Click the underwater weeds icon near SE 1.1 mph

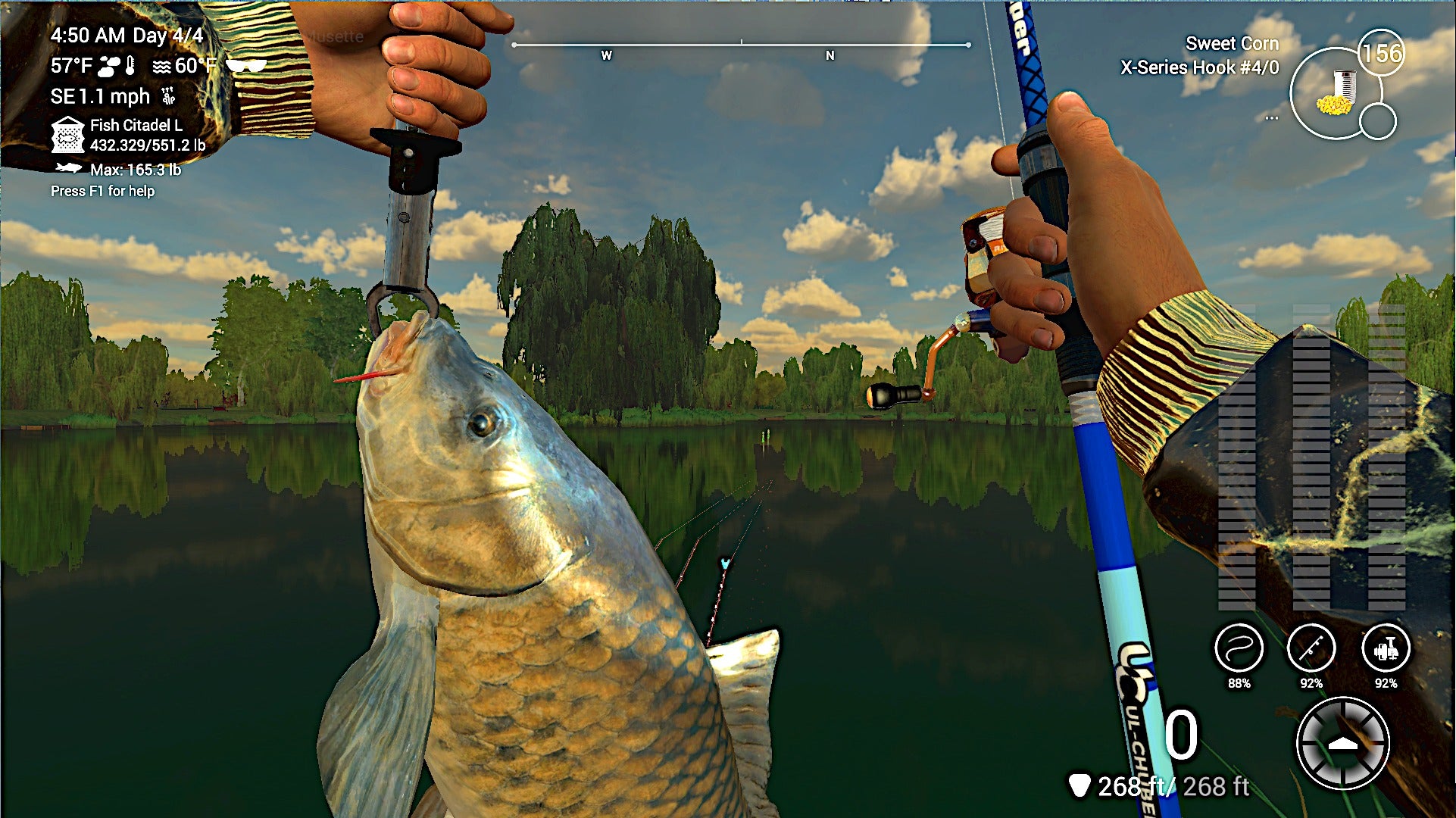click(167, 95)
